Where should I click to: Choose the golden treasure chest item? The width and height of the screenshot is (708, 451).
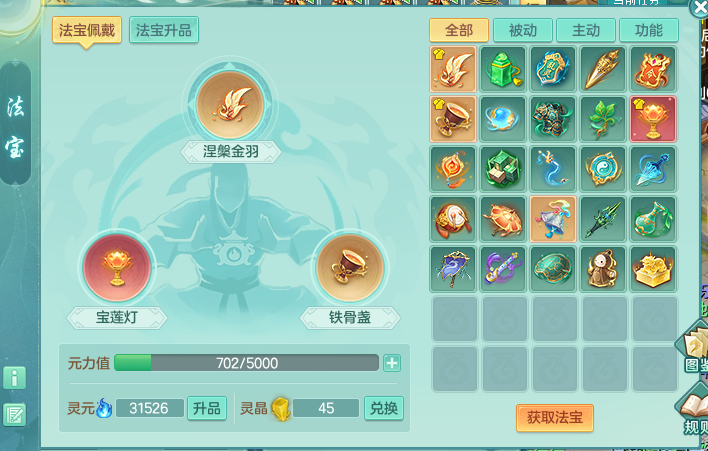pyautogui.click(x=654, y=268)
